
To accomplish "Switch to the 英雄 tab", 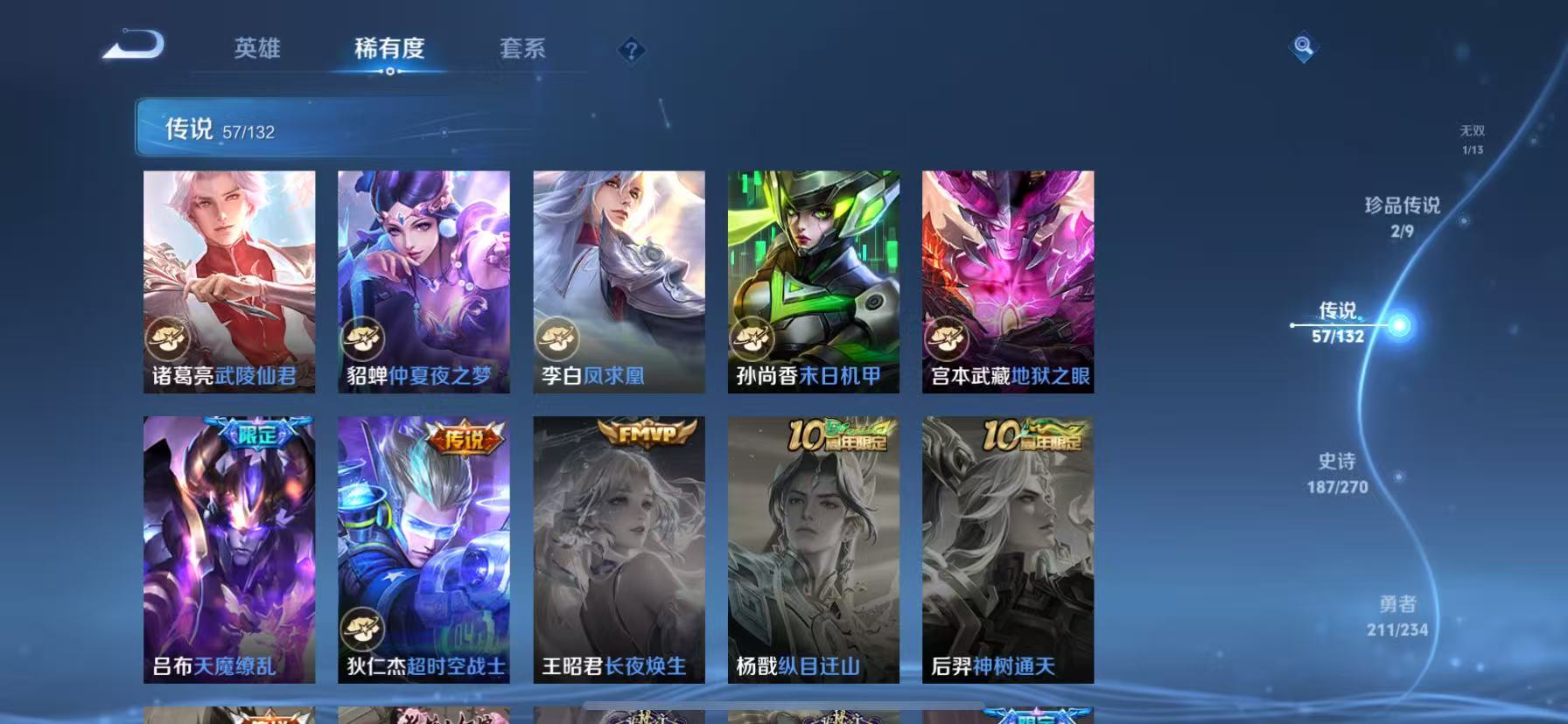I will coord(255,50).
